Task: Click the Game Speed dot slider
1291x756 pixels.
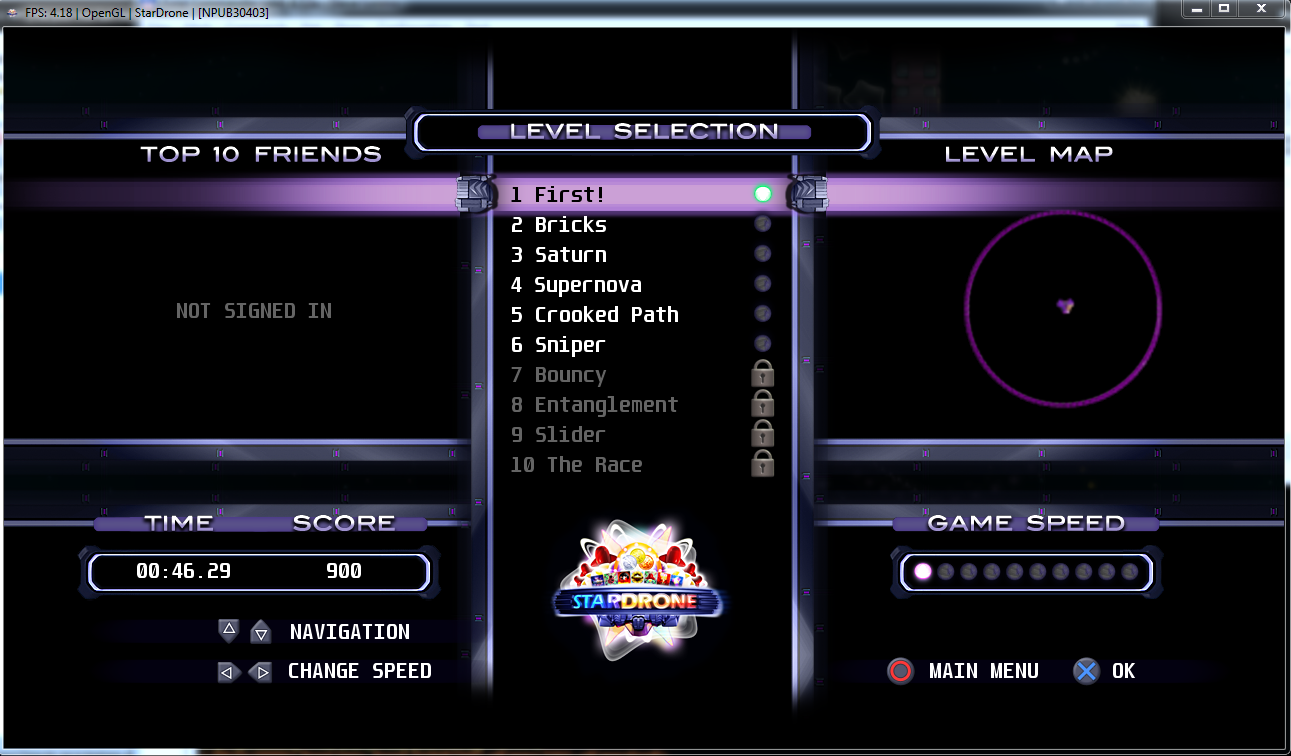Action: 1027,572
